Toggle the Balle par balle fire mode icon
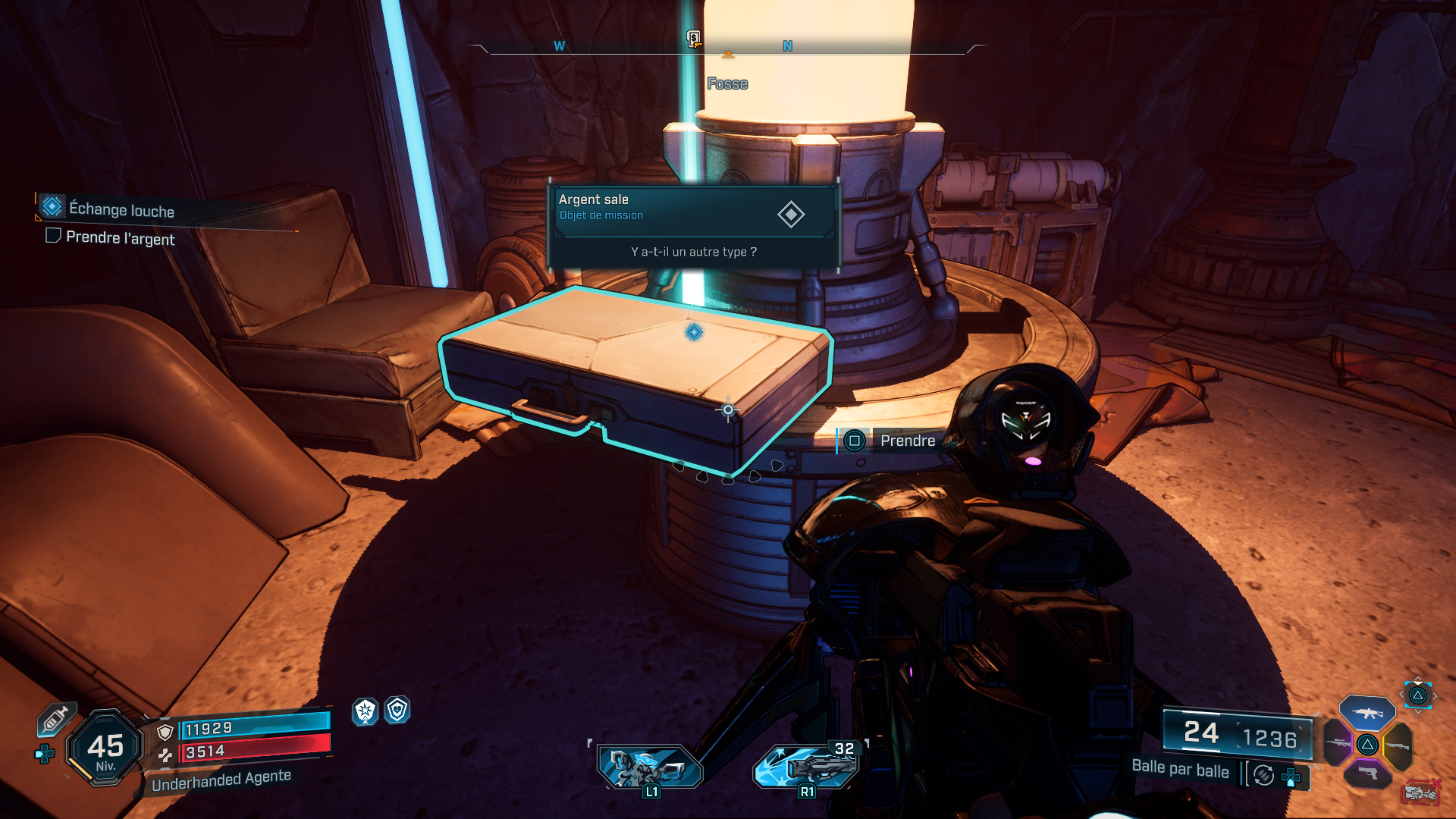Screen dimensions: 1456x819 point(1263,775)
